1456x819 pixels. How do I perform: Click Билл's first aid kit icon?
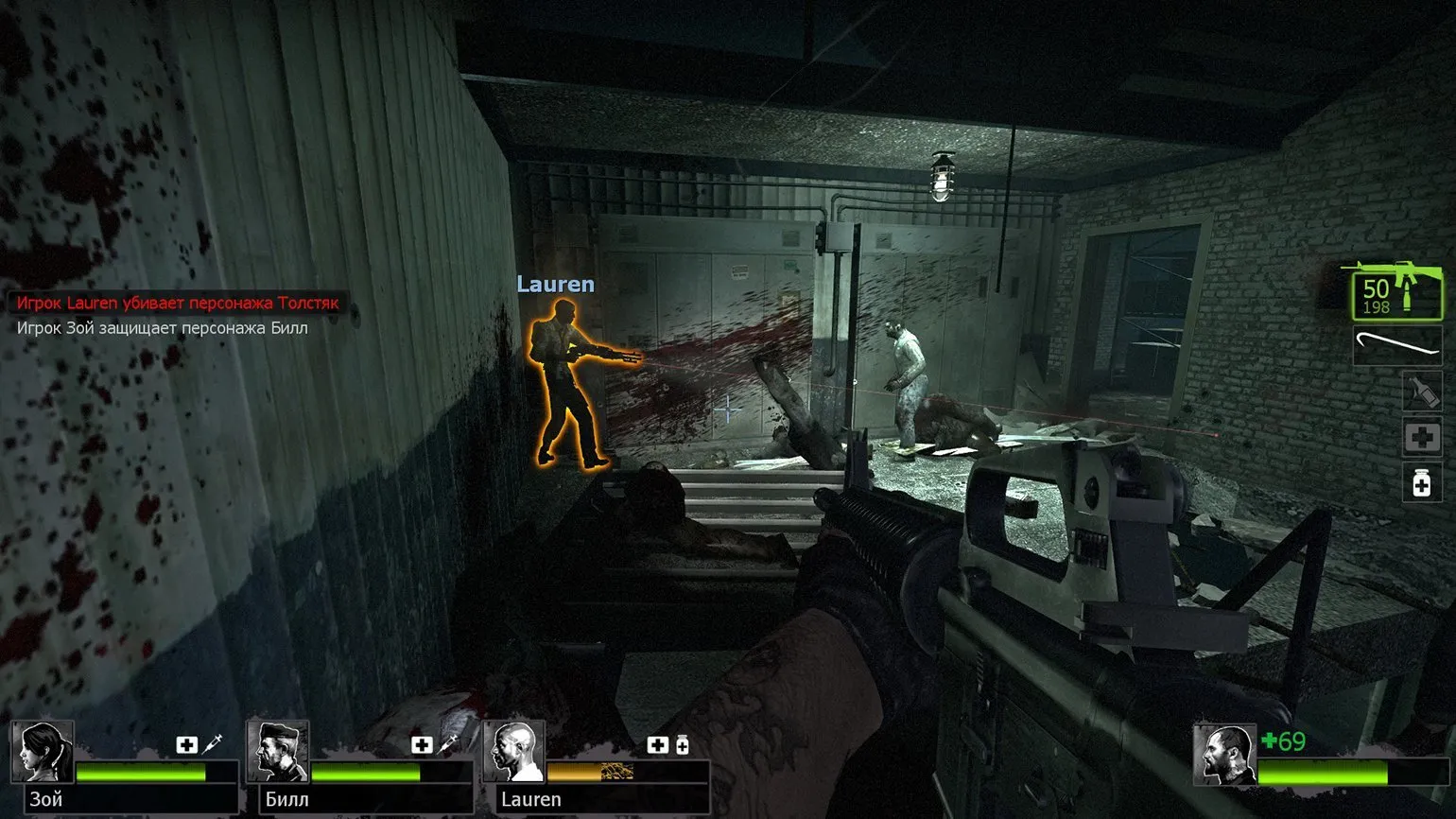pyautogui.click(x=422, y=745)
